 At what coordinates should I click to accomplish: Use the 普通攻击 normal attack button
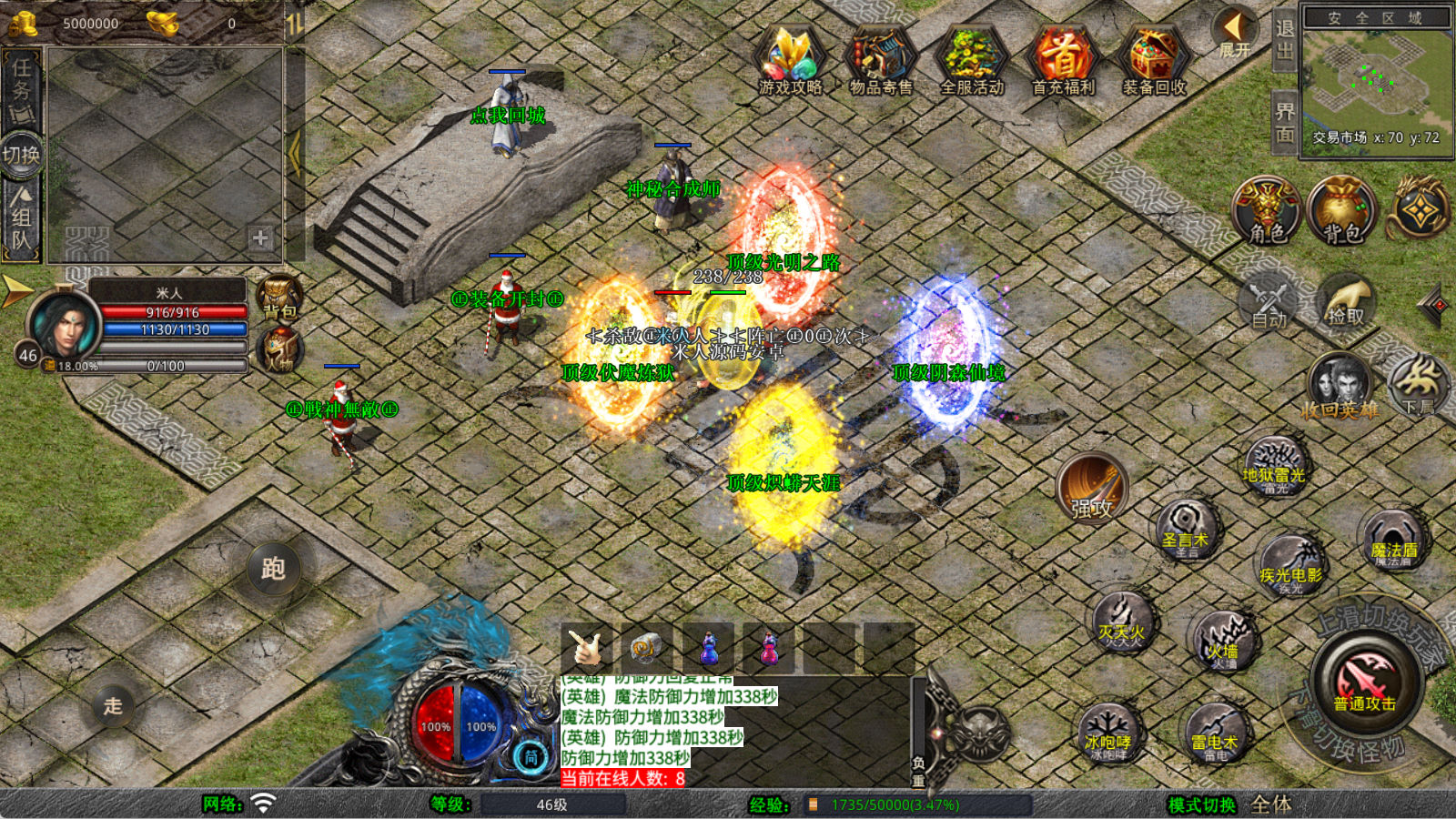1364,681
